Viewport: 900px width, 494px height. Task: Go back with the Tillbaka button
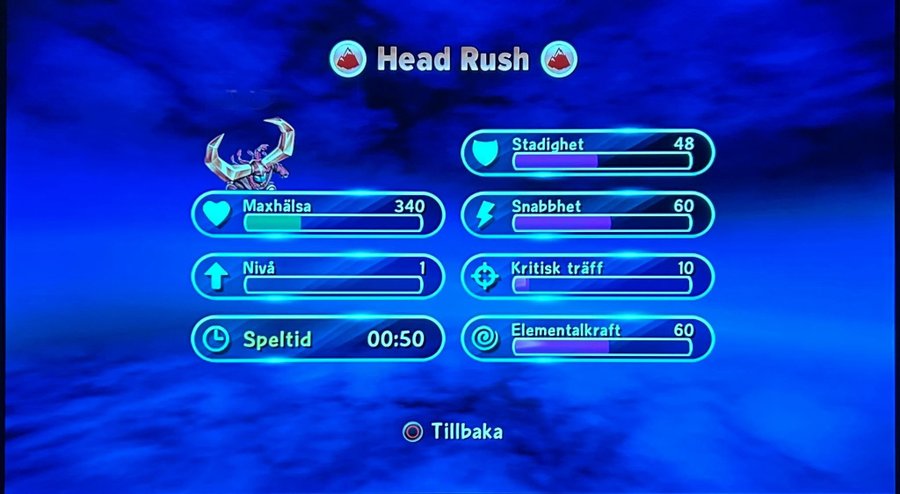click(x=453, y=432)
